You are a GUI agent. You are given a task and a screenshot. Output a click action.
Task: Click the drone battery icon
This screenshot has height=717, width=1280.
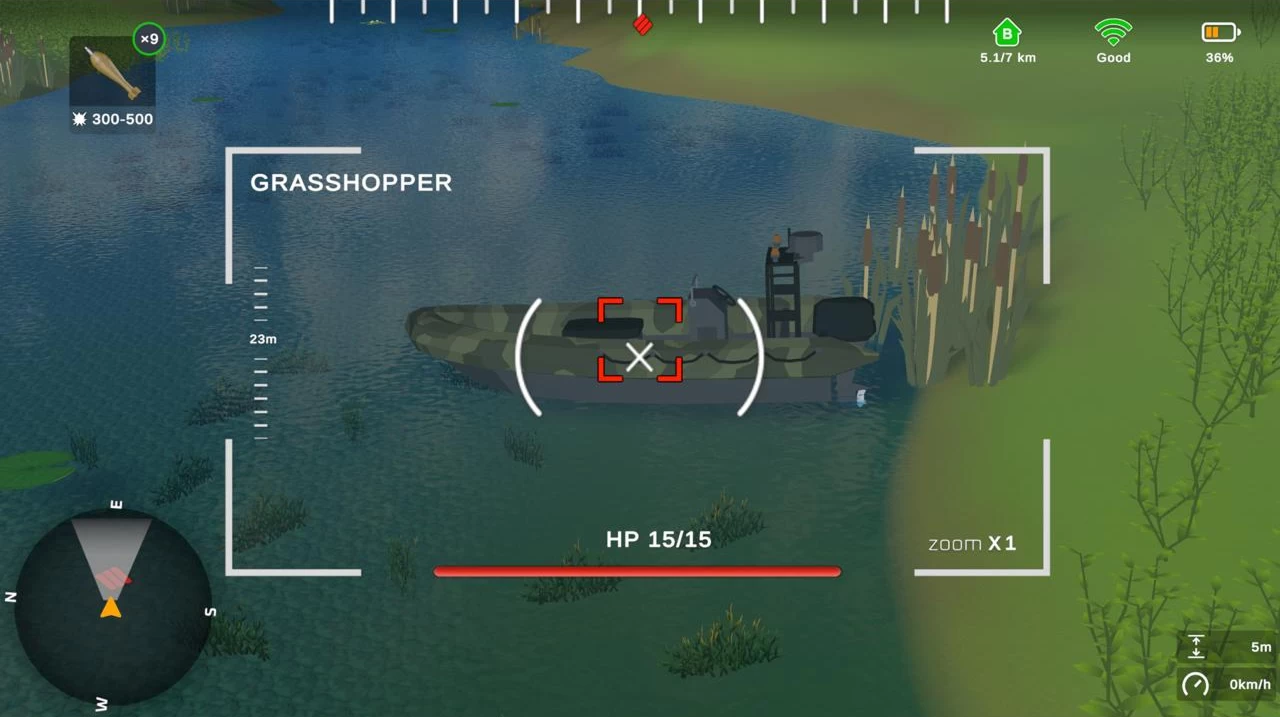point(1219,32)
